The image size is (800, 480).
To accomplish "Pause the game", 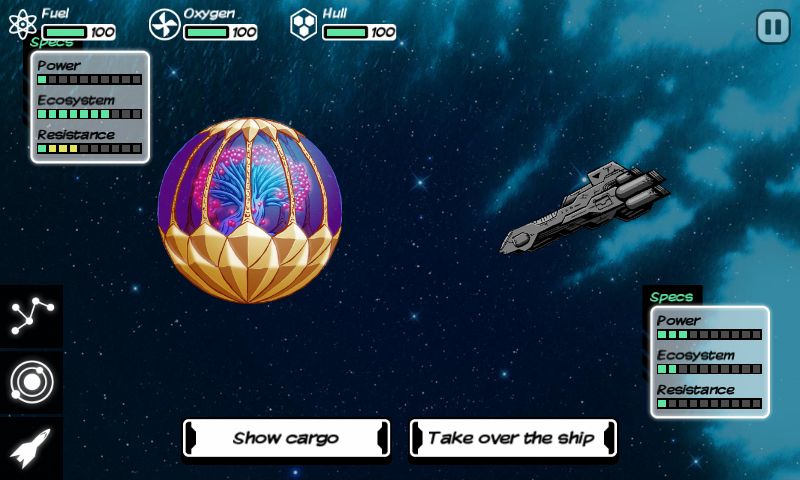I will [x=772, y=27].
